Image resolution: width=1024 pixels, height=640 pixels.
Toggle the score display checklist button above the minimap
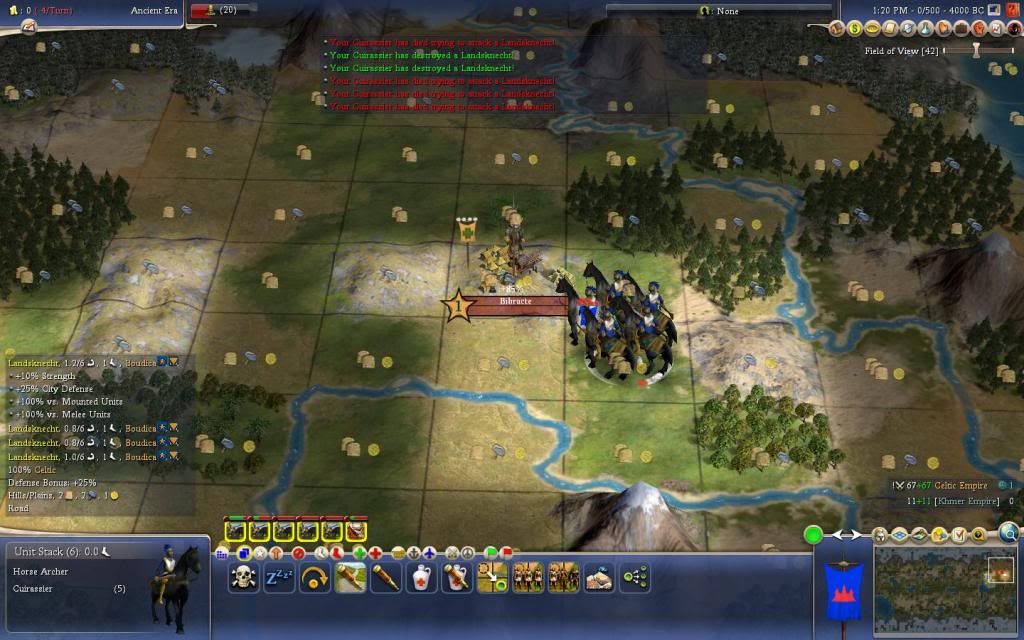[958, 535]
